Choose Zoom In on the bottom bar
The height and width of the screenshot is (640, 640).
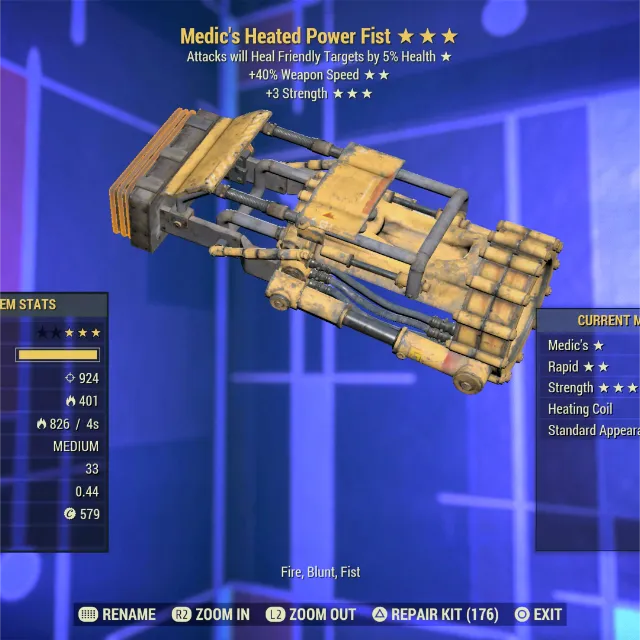point(211,614)
